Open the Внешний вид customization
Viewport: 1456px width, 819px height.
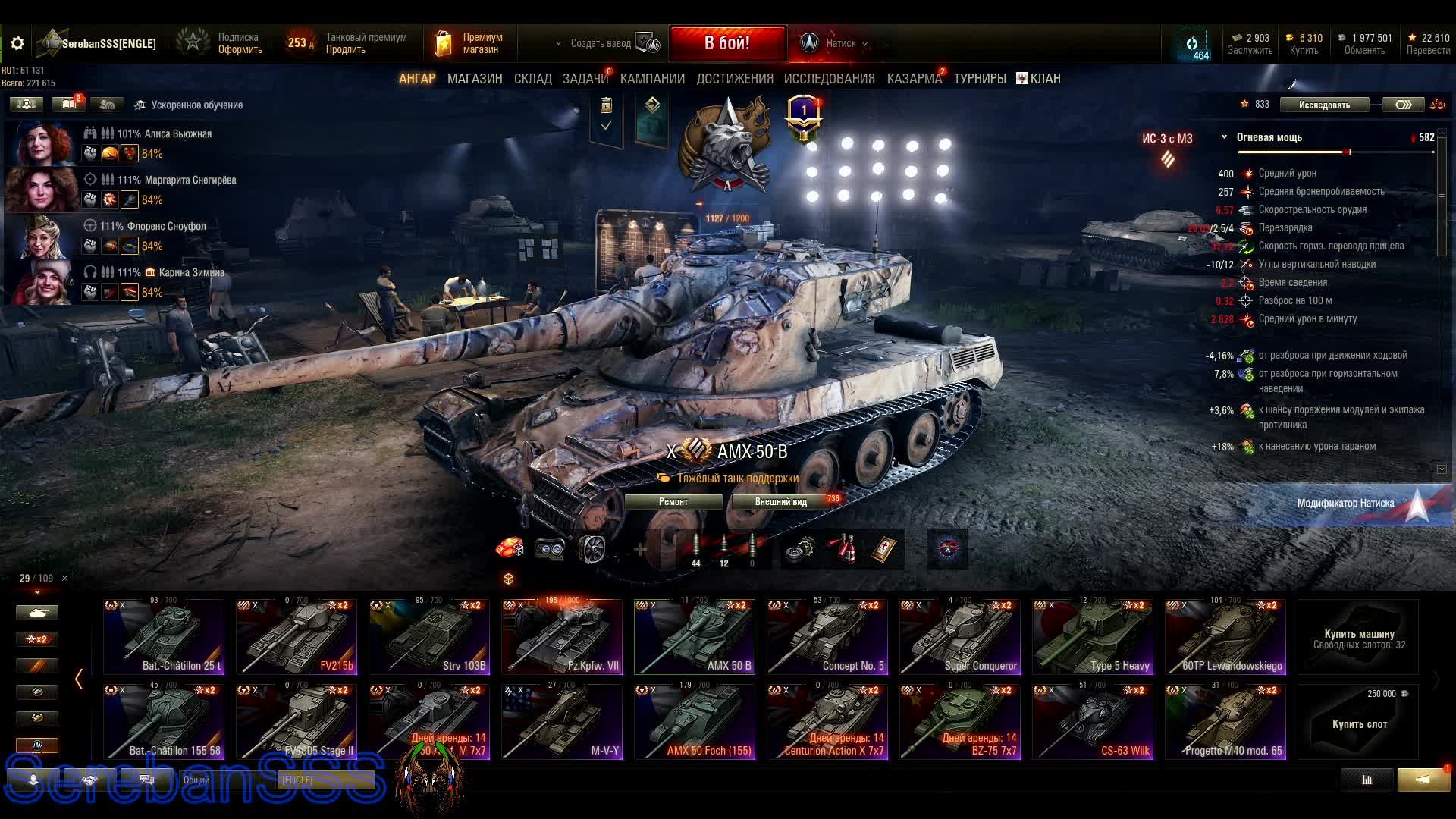coord(781,502)
